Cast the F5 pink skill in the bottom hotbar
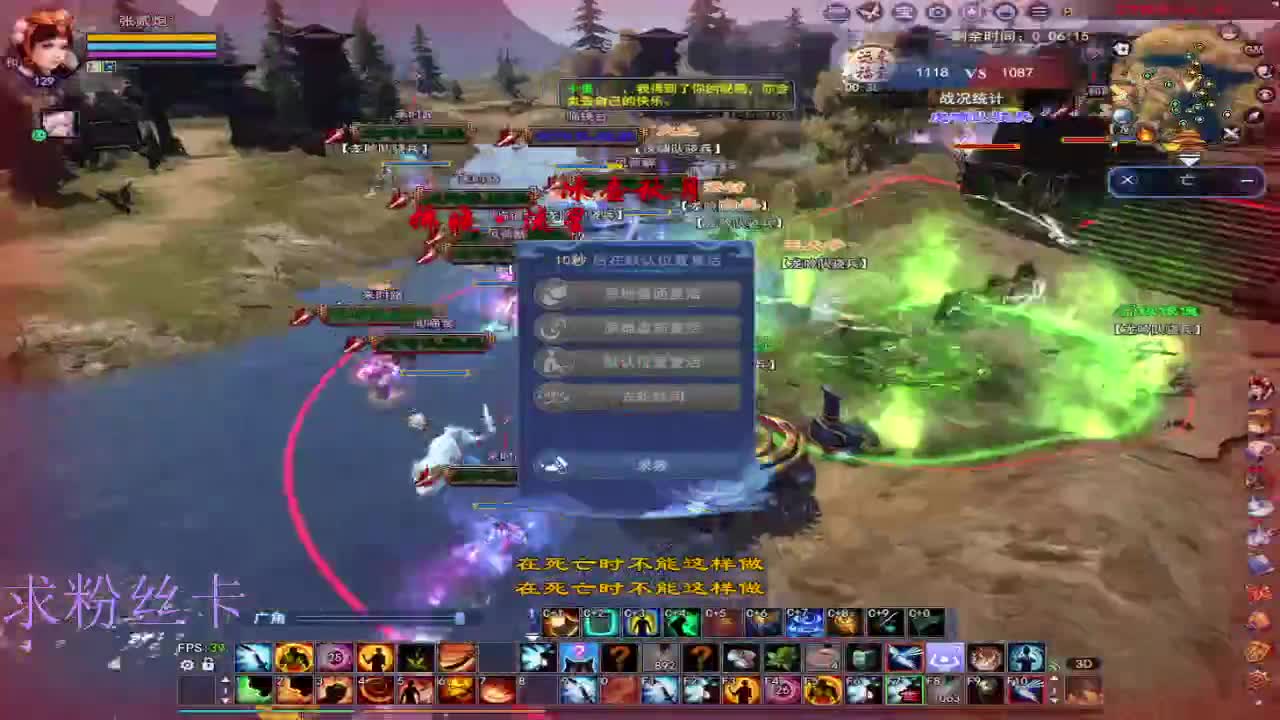The width and height of the screenshot is (1280, 720). point(781,690)
